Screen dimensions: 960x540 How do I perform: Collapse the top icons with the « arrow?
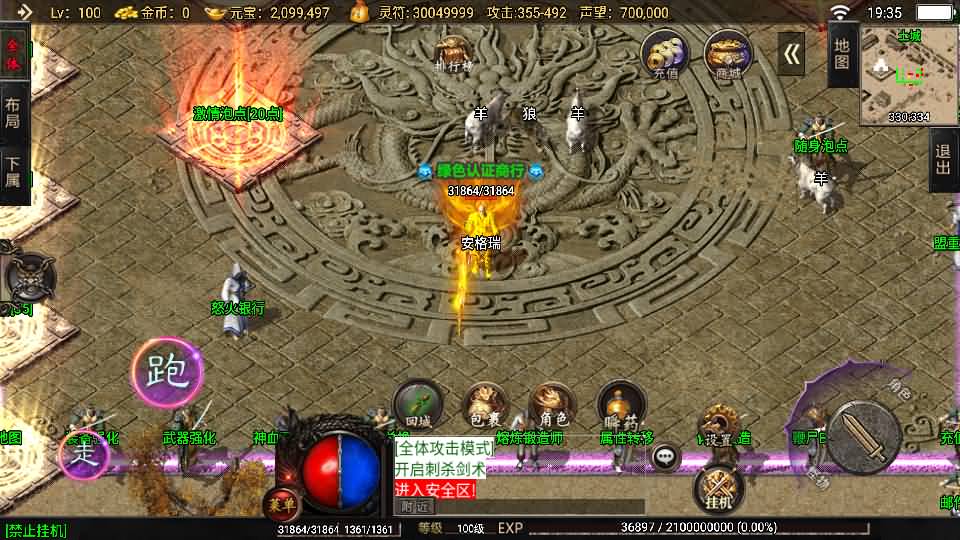click(x=791, y=54)
